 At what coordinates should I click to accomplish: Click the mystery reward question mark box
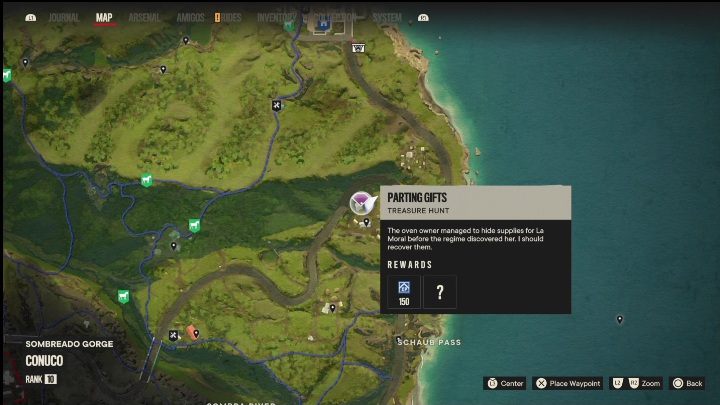point(440,292)
